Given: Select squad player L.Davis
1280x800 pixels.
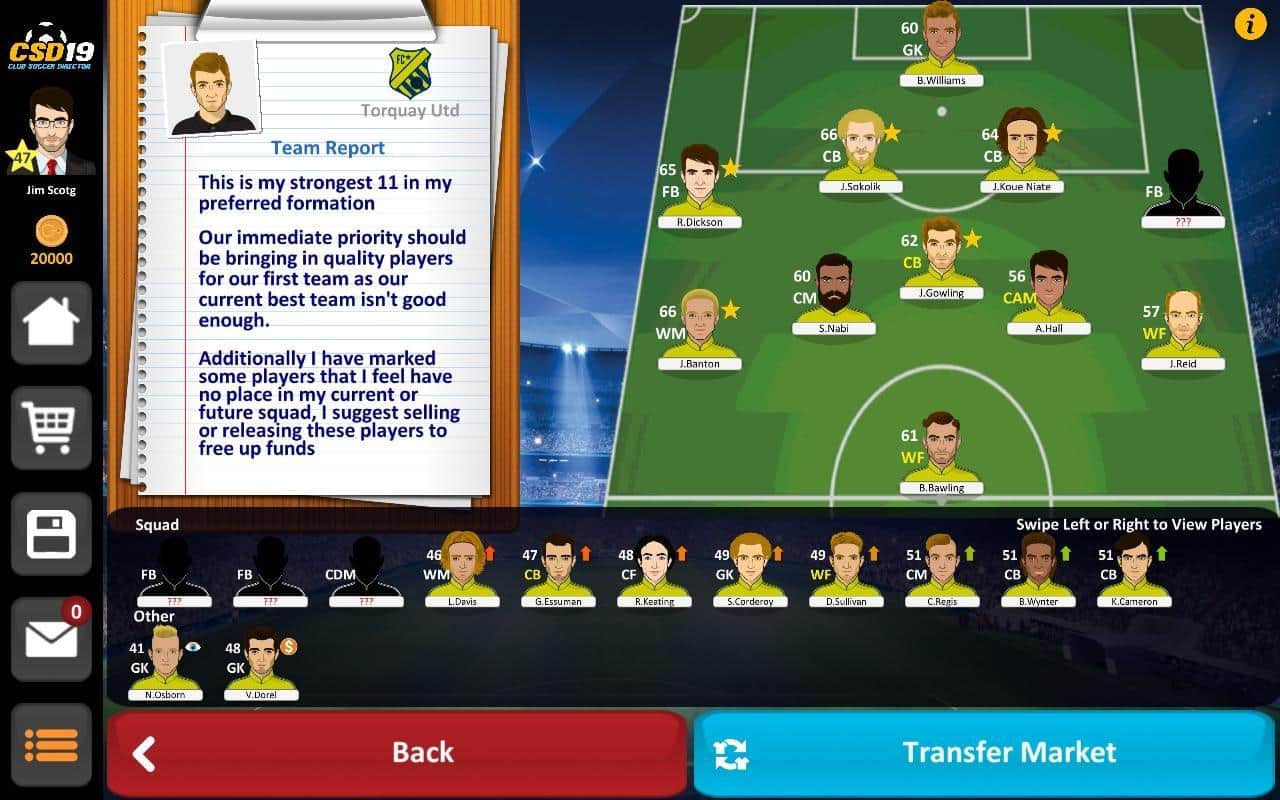Looking at the screenshot, I should [x=461, y=570].
